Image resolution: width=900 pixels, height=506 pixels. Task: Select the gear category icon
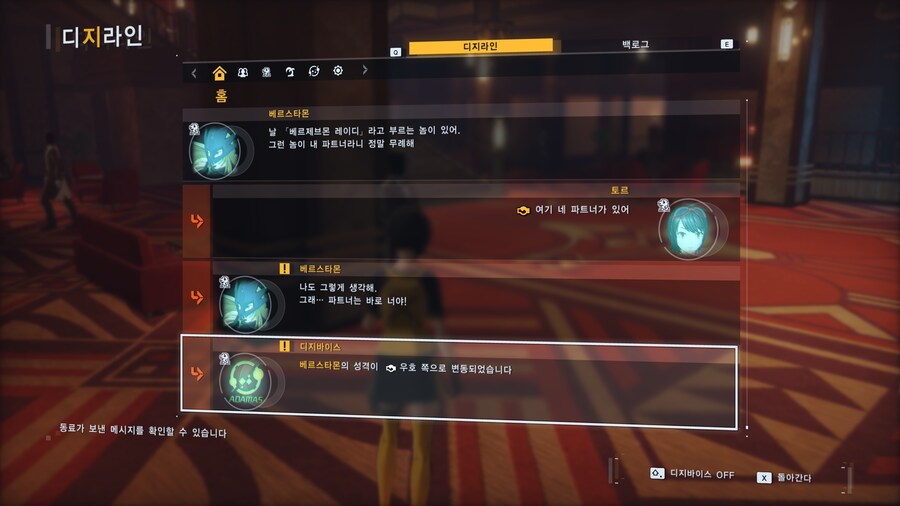(x=338, y=72)
